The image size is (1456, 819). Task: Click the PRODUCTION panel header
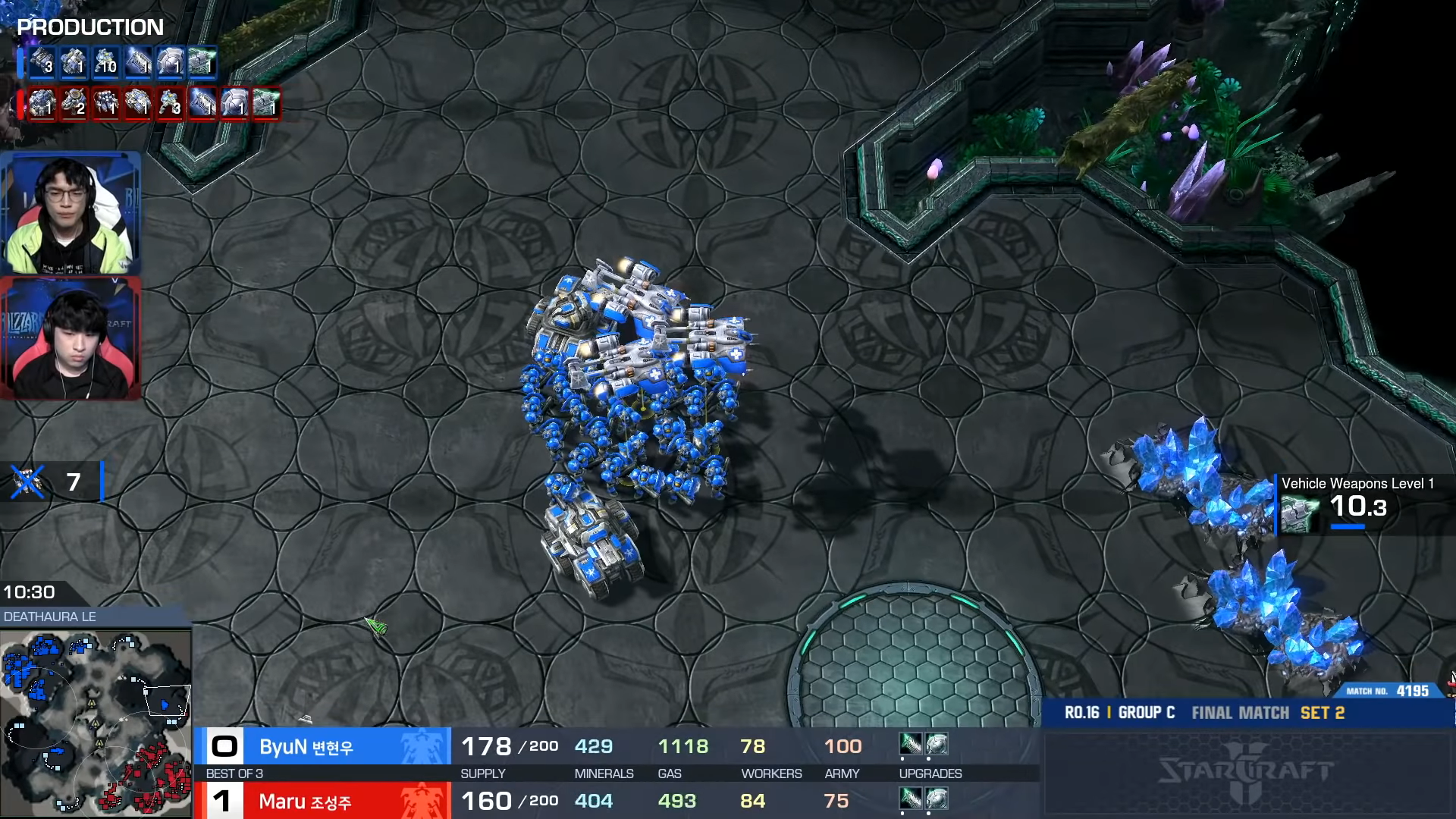[90, 27]
